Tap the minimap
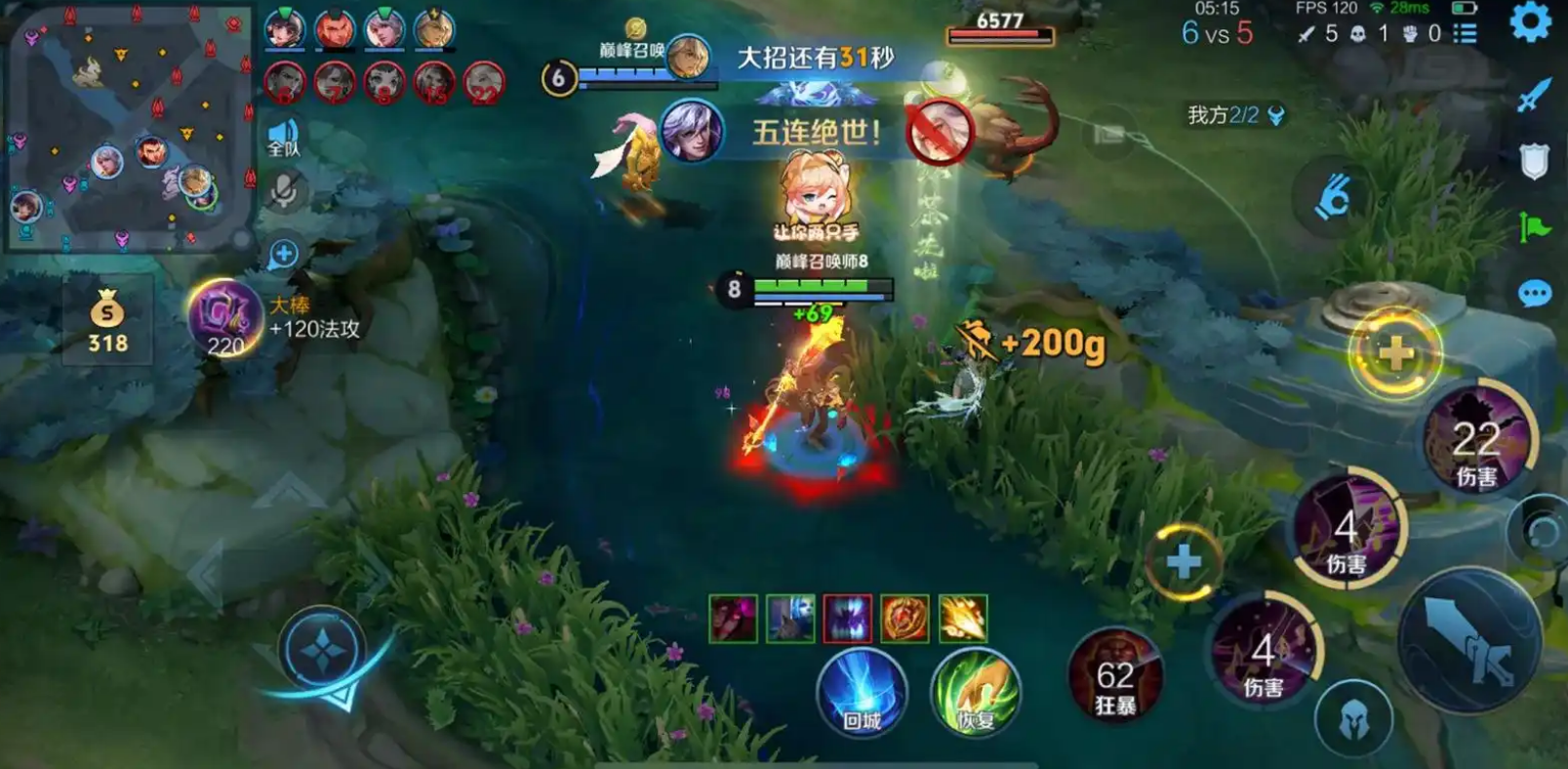The height and width of the screenshot is (769, 1568). (127, 127)
